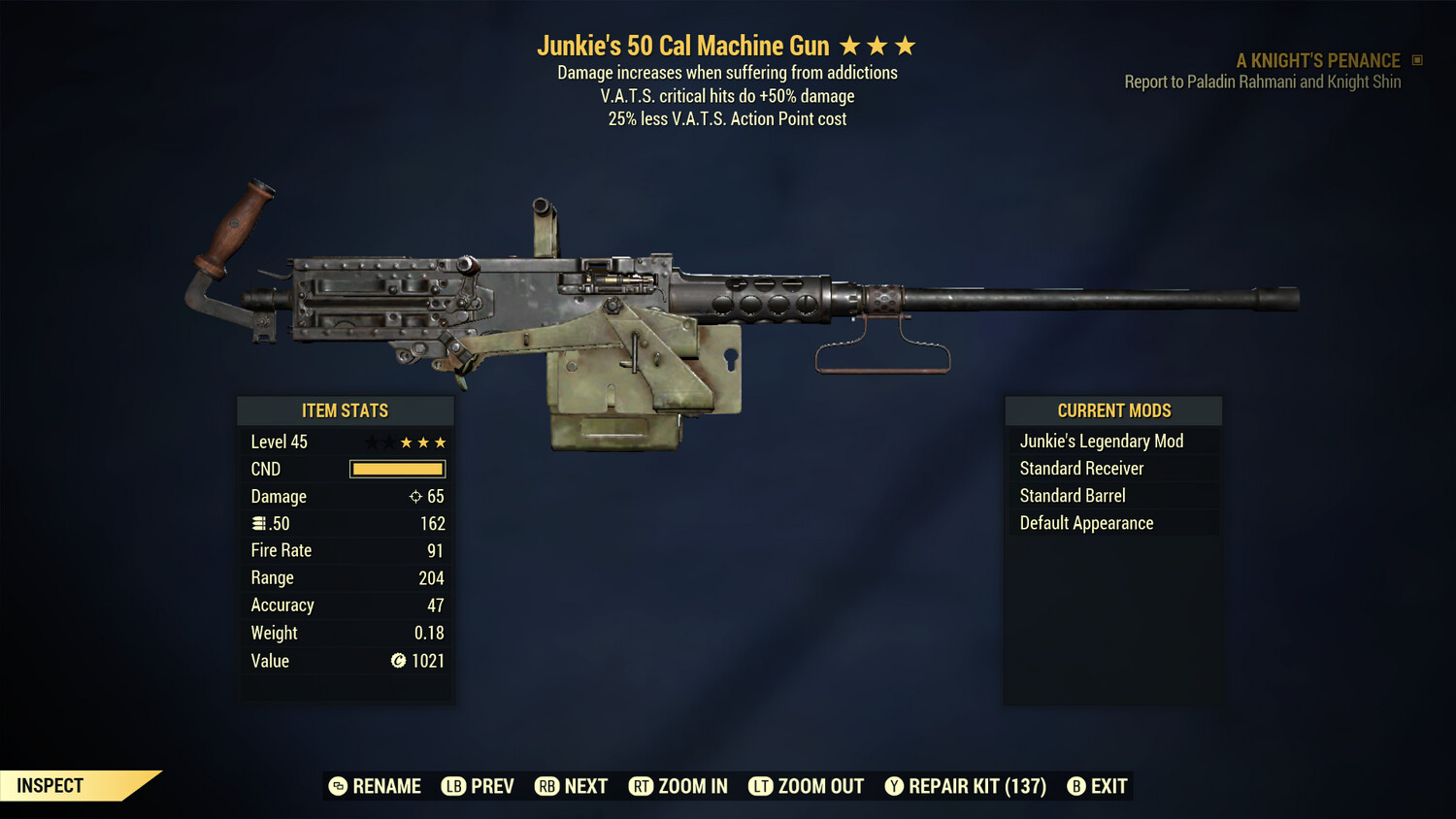The image size is (1456, 819).
Task: Toggle the third gold star in the title
Action: coord(906,45)
